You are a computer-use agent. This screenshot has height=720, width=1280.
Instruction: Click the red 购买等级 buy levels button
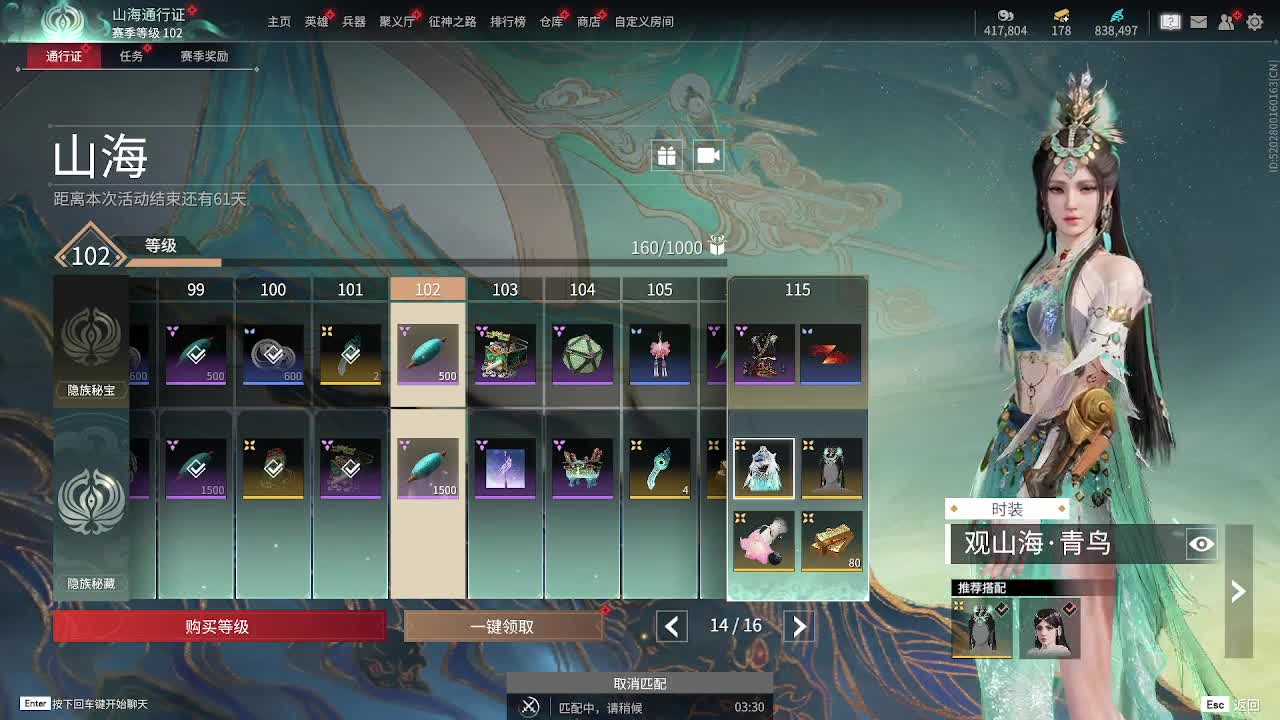point(218,627)
